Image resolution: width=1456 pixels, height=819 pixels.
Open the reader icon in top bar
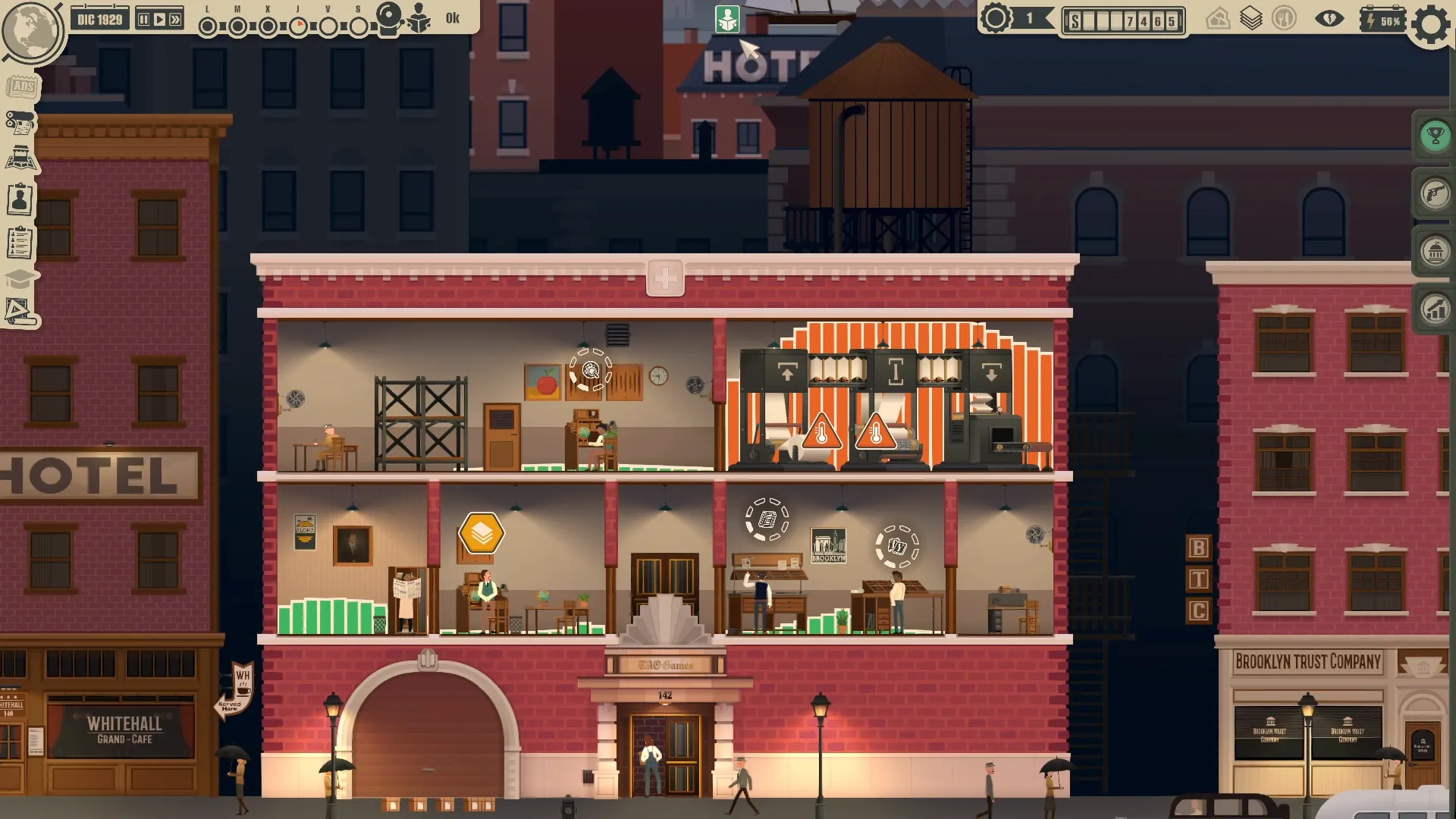tap(418, 18)
